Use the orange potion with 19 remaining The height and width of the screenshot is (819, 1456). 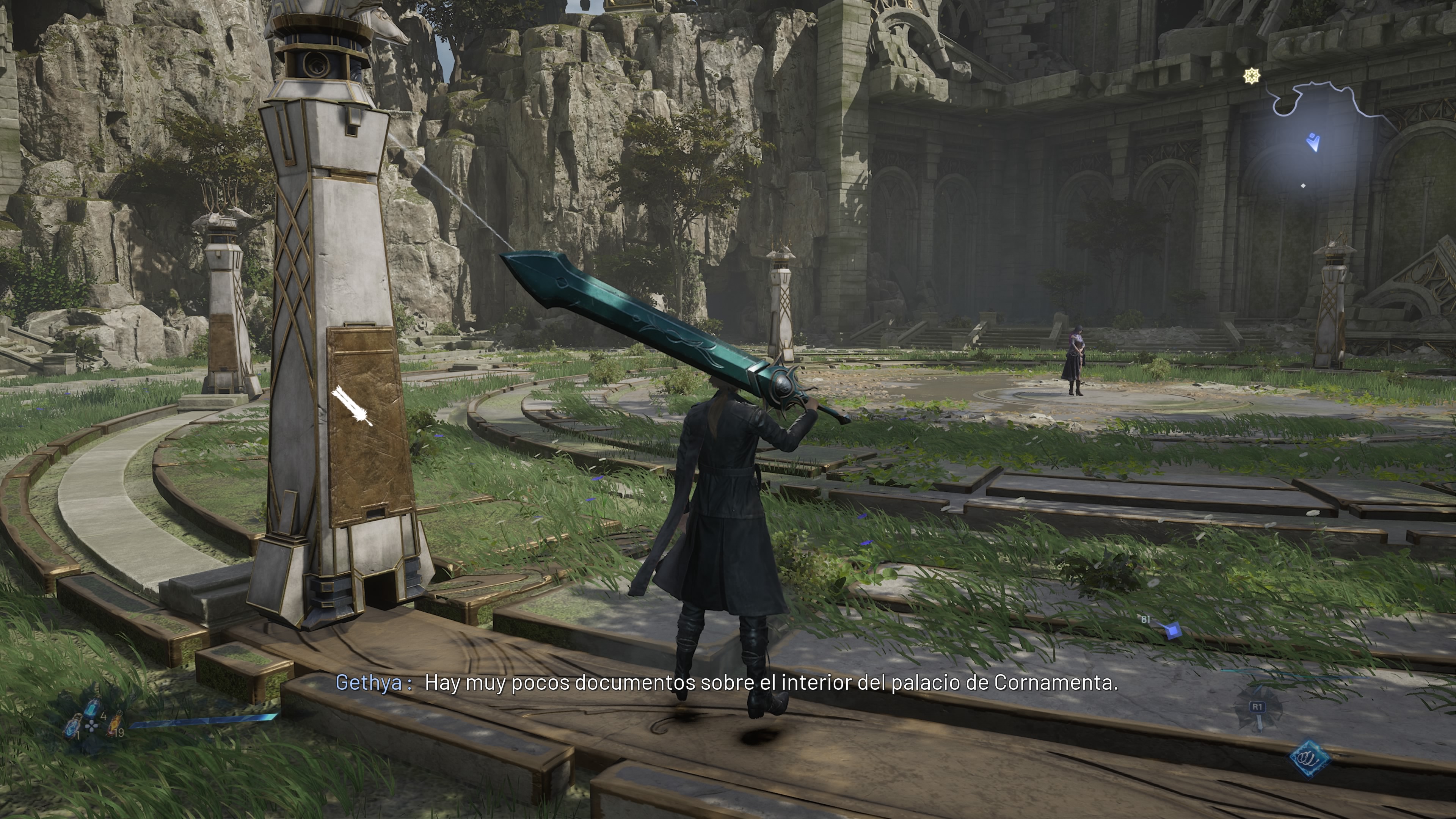tap(115, 723)
